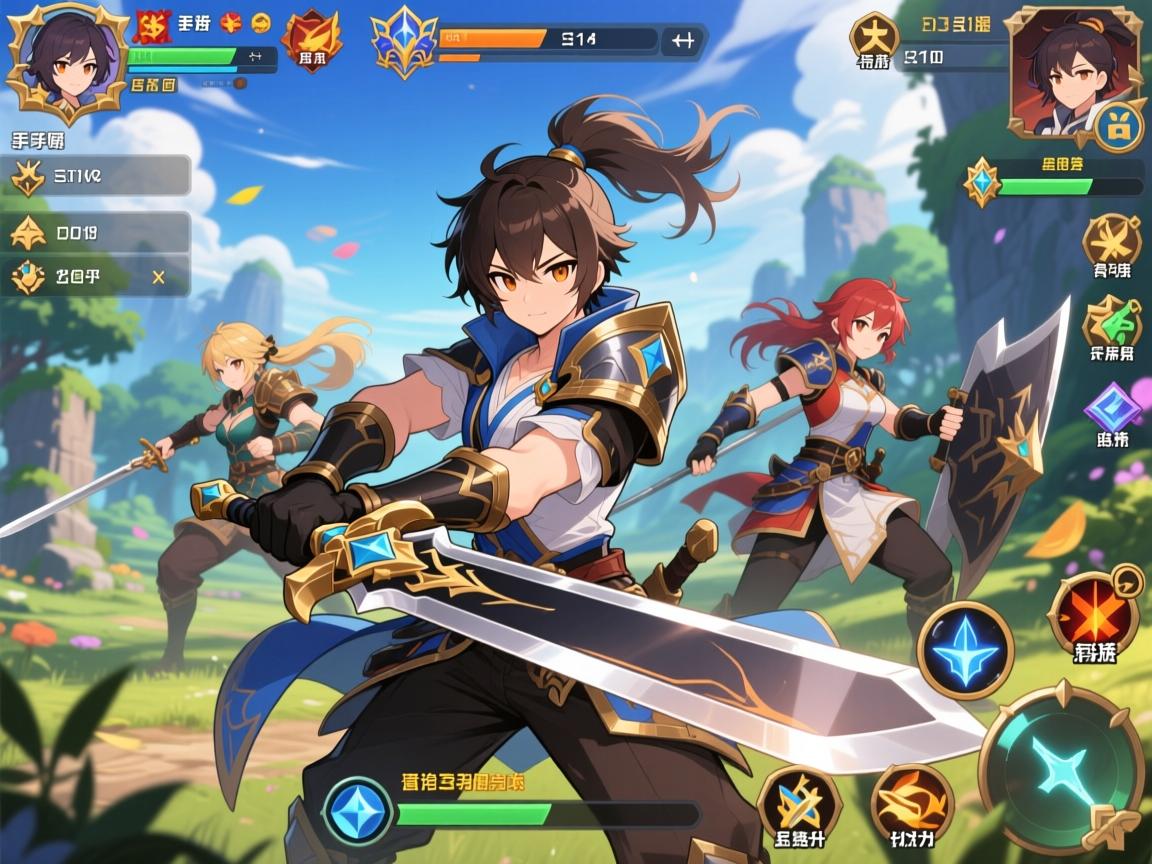The height and width of the screenshot is (864, 1152).
Task: Use the crossed swords skill
Action: pos(798,804)
